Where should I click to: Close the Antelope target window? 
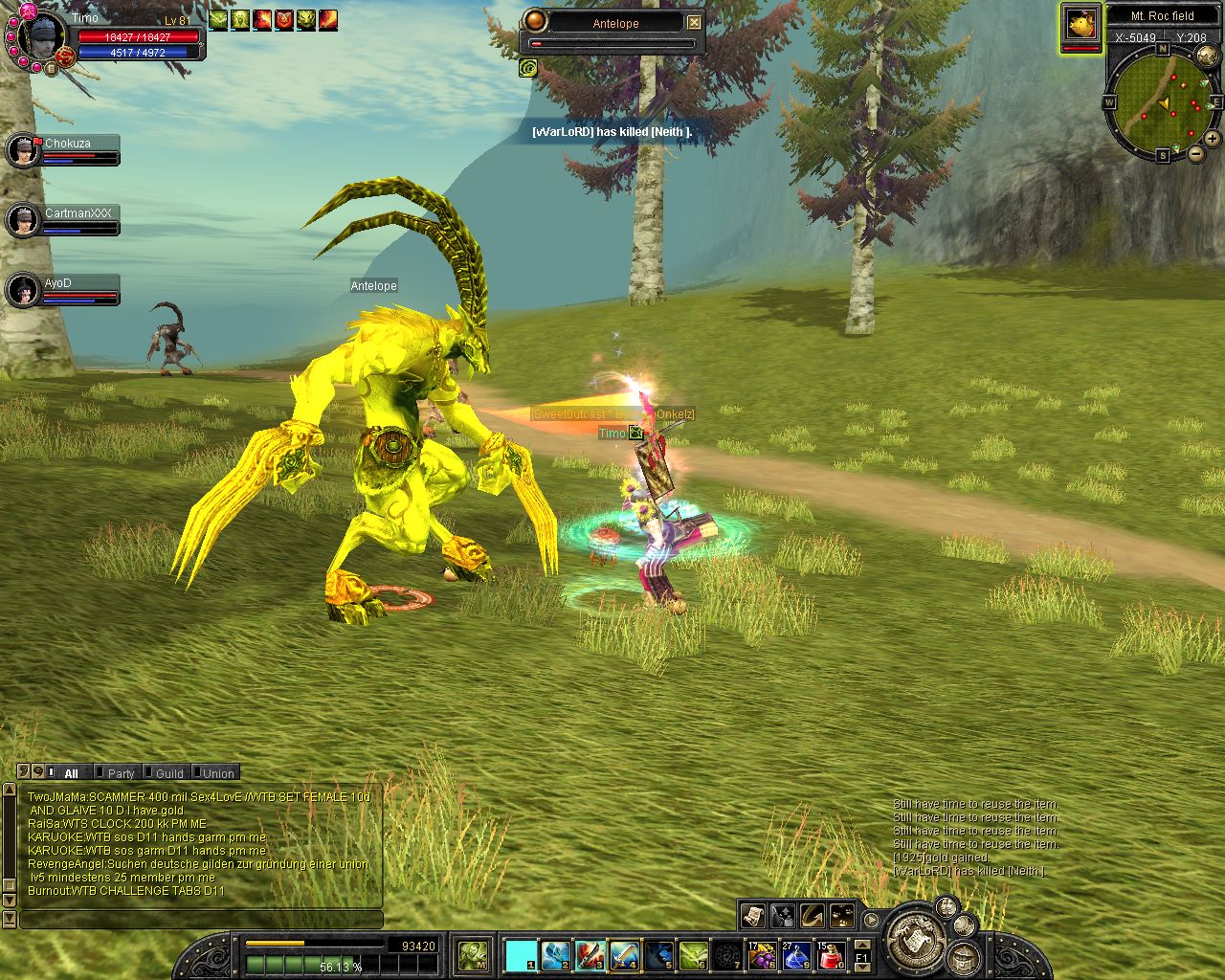(695, 22)
